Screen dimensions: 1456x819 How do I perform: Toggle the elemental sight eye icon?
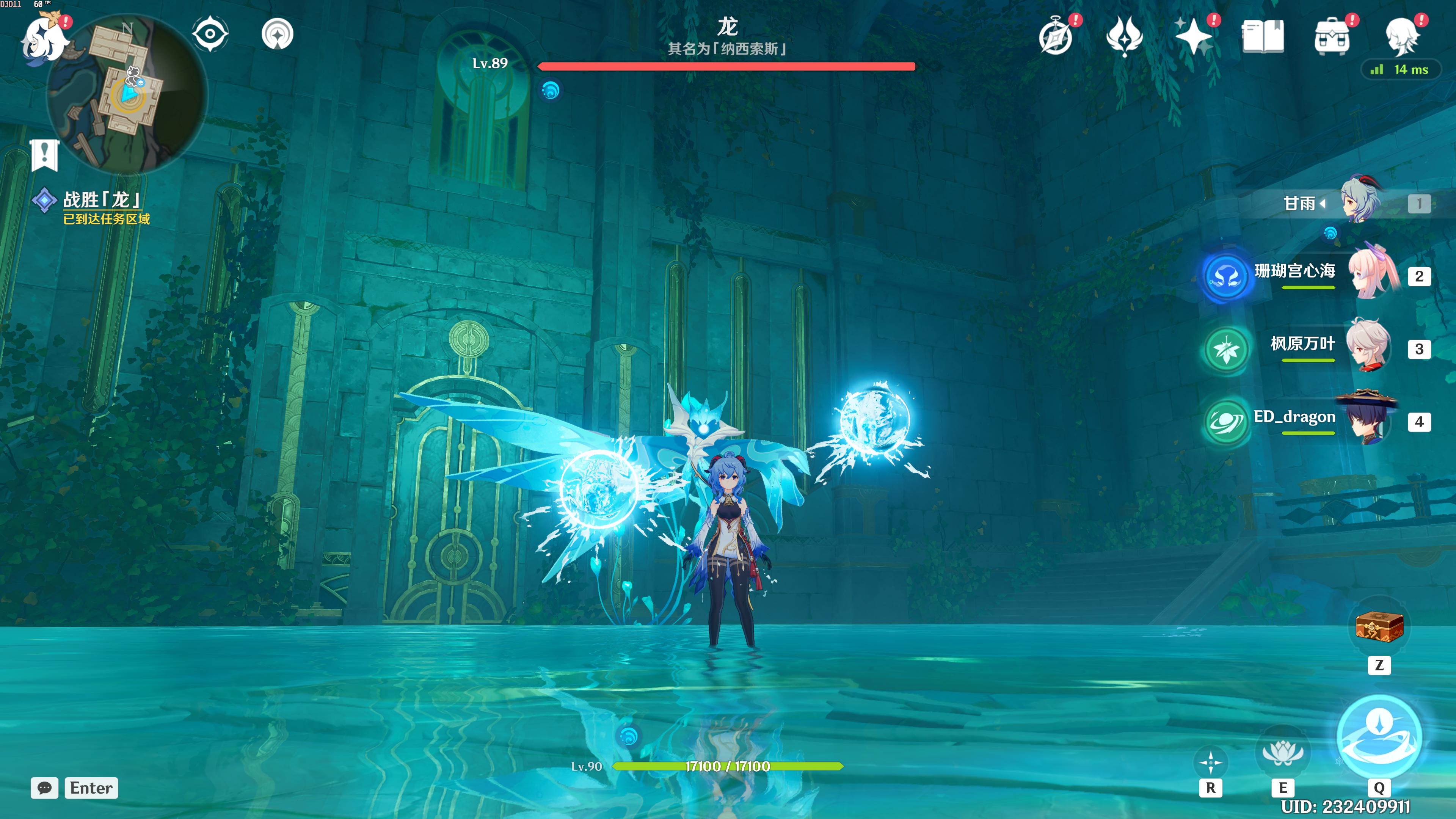(x=210, y=34)
